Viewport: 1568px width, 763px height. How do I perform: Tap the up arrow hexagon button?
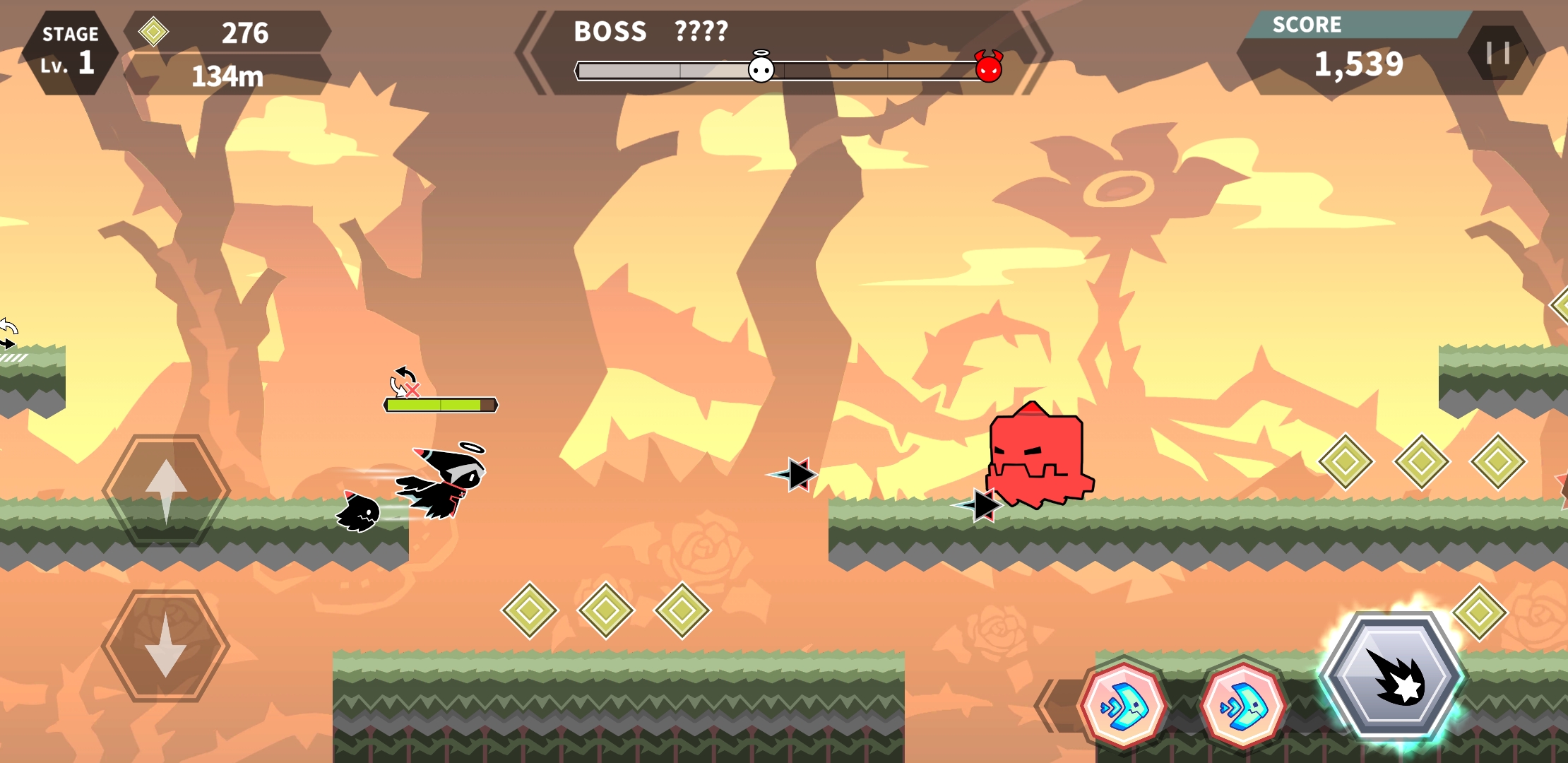[166, 490]
